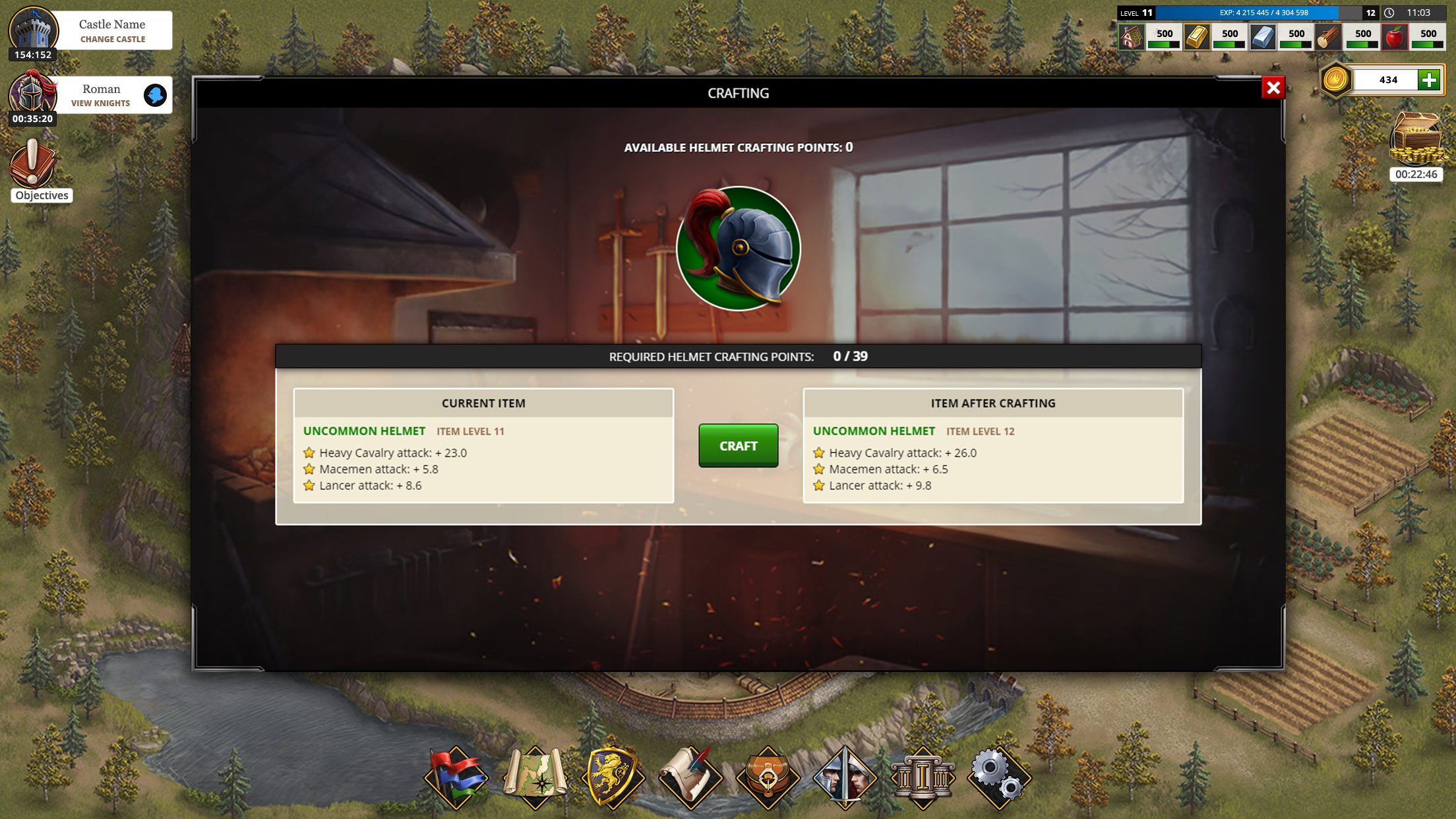1456x819 pixels.
Task: Close the Crafting window
Action: tap(1273, 88)
